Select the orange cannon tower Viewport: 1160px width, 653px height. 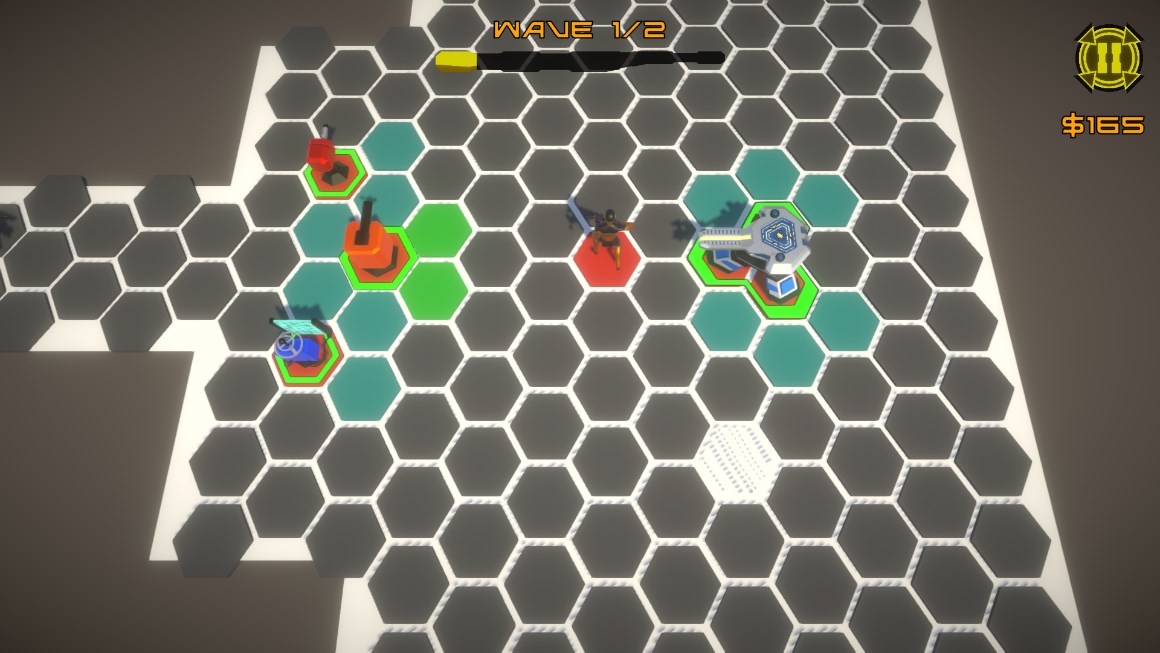[368, 245]
